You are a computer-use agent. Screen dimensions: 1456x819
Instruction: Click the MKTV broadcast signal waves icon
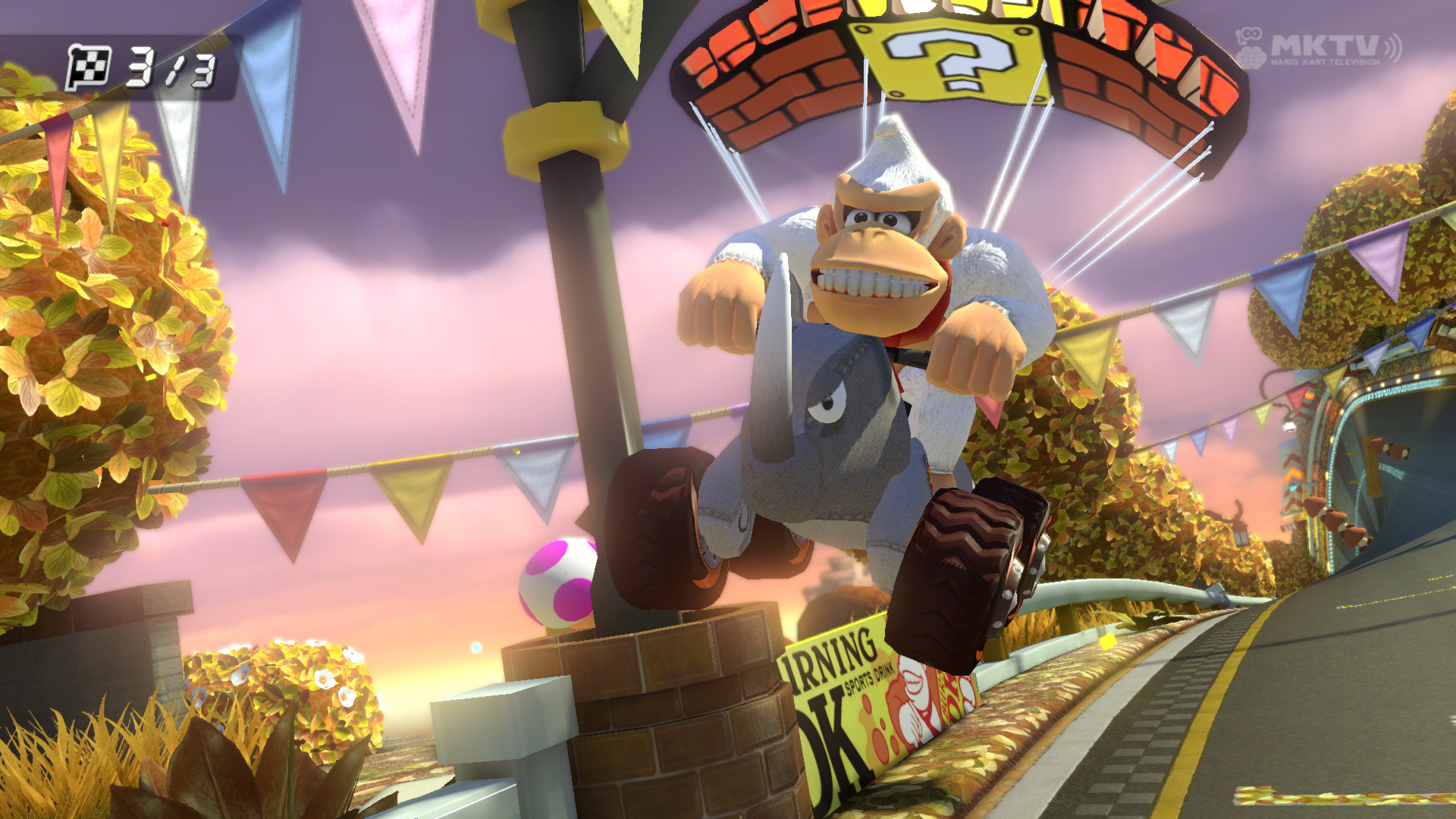coord(1394,48)
